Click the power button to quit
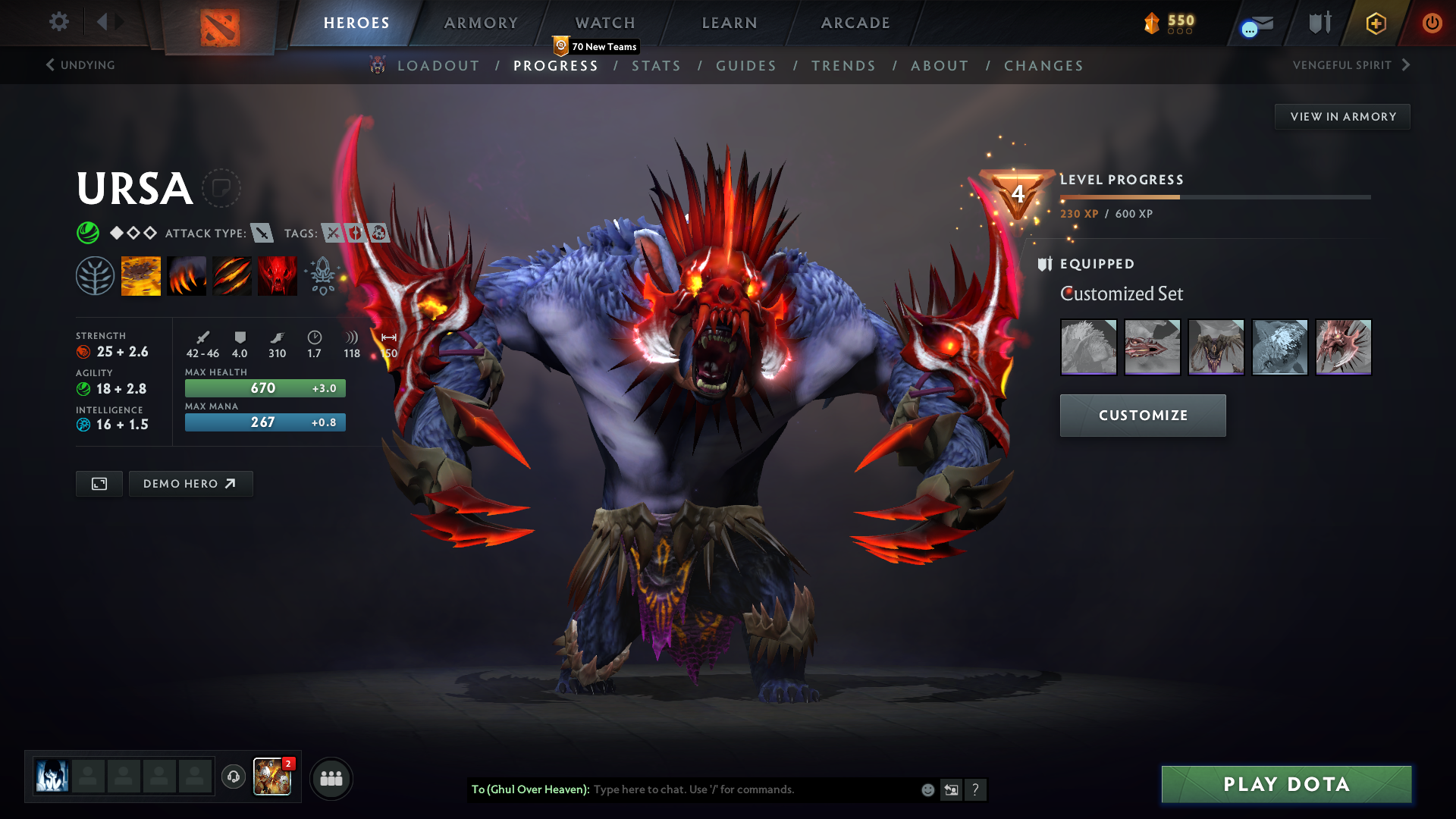This screenshot has width=1456, height=819. coord(1432,23)
